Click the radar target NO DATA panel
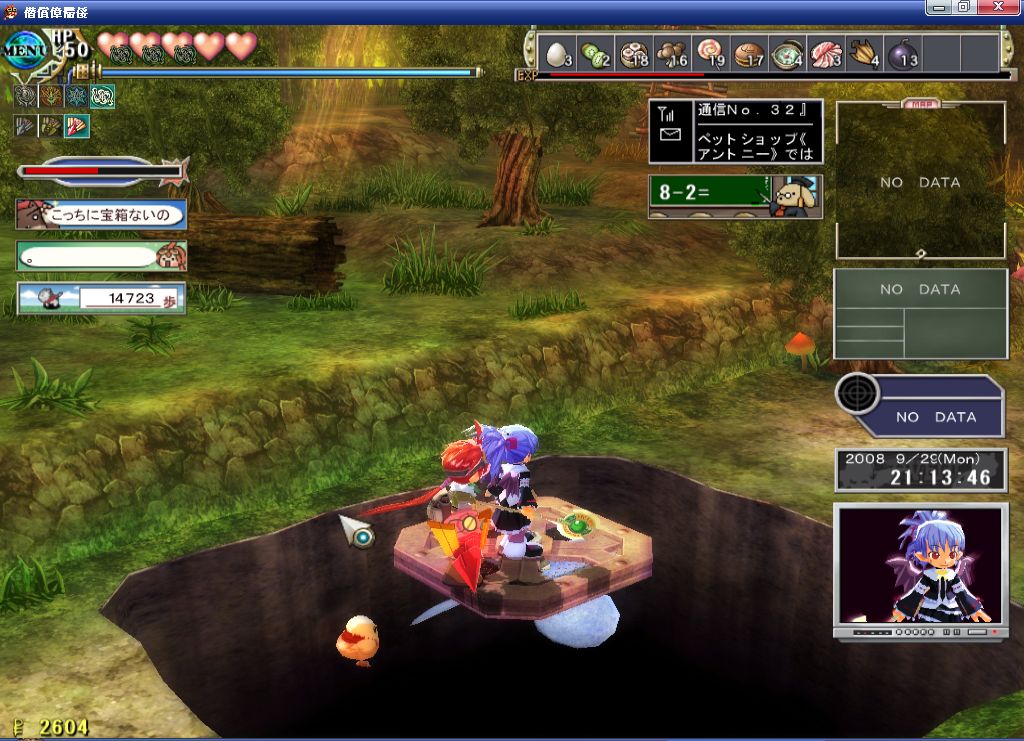1024x741 pixels. (x=920, y=406)
